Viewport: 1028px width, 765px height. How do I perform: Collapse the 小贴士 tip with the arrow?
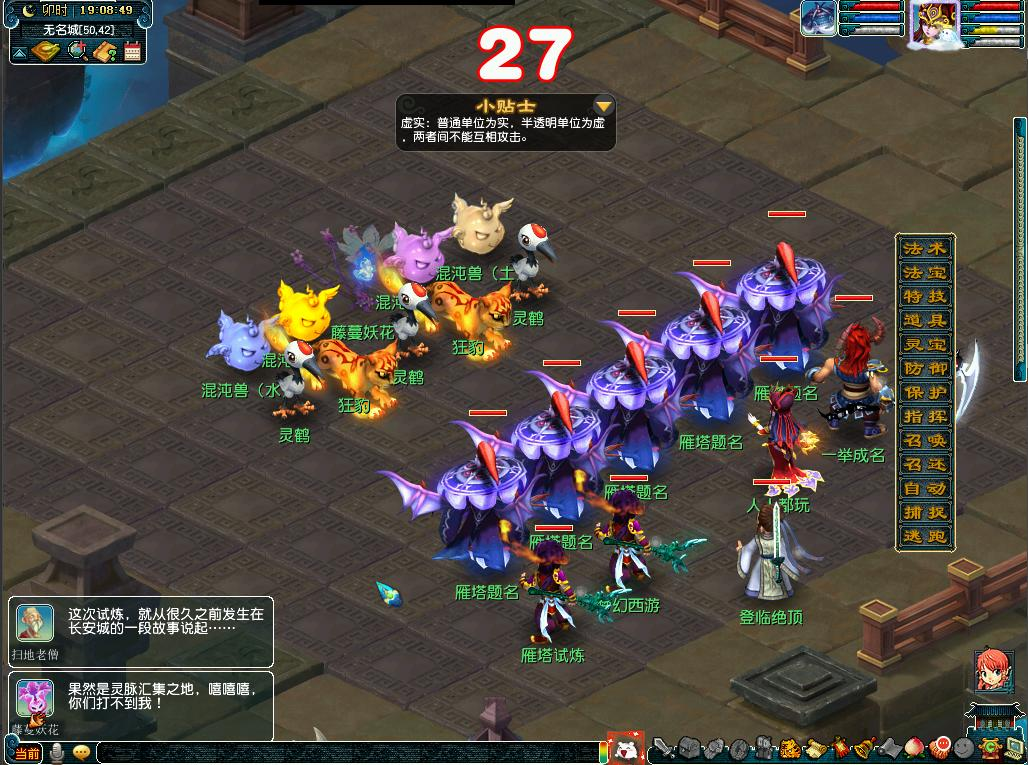tap(603, 106)
